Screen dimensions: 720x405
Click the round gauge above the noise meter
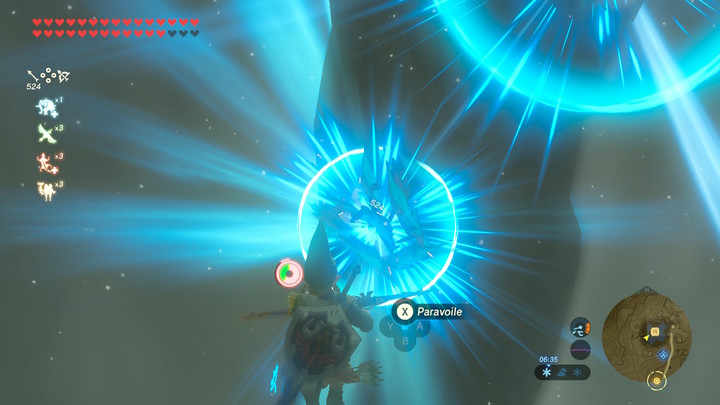click(580, 327)
